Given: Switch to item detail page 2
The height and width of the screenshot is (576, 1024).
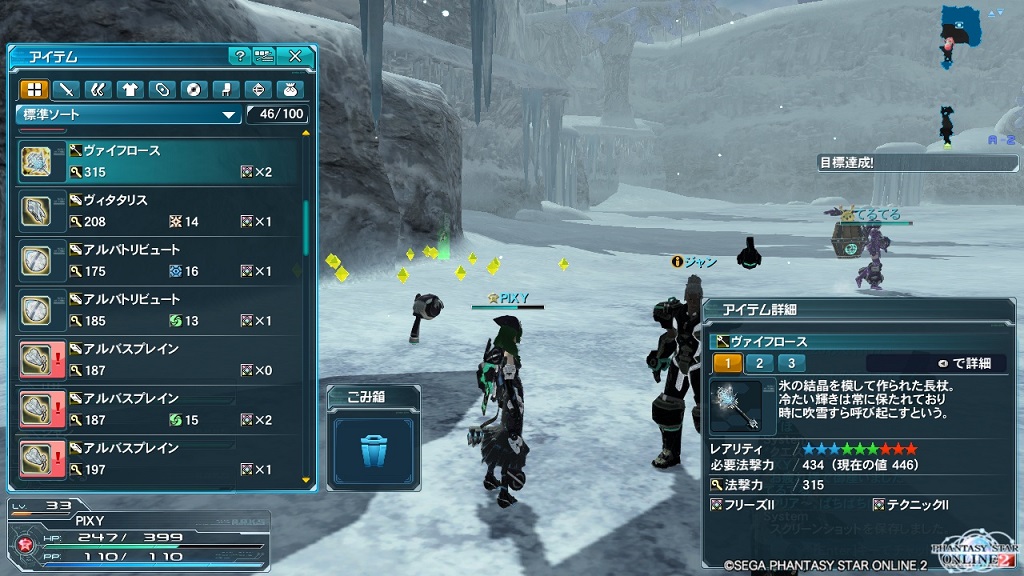Looking at the screenshot, I should [759, 364].
